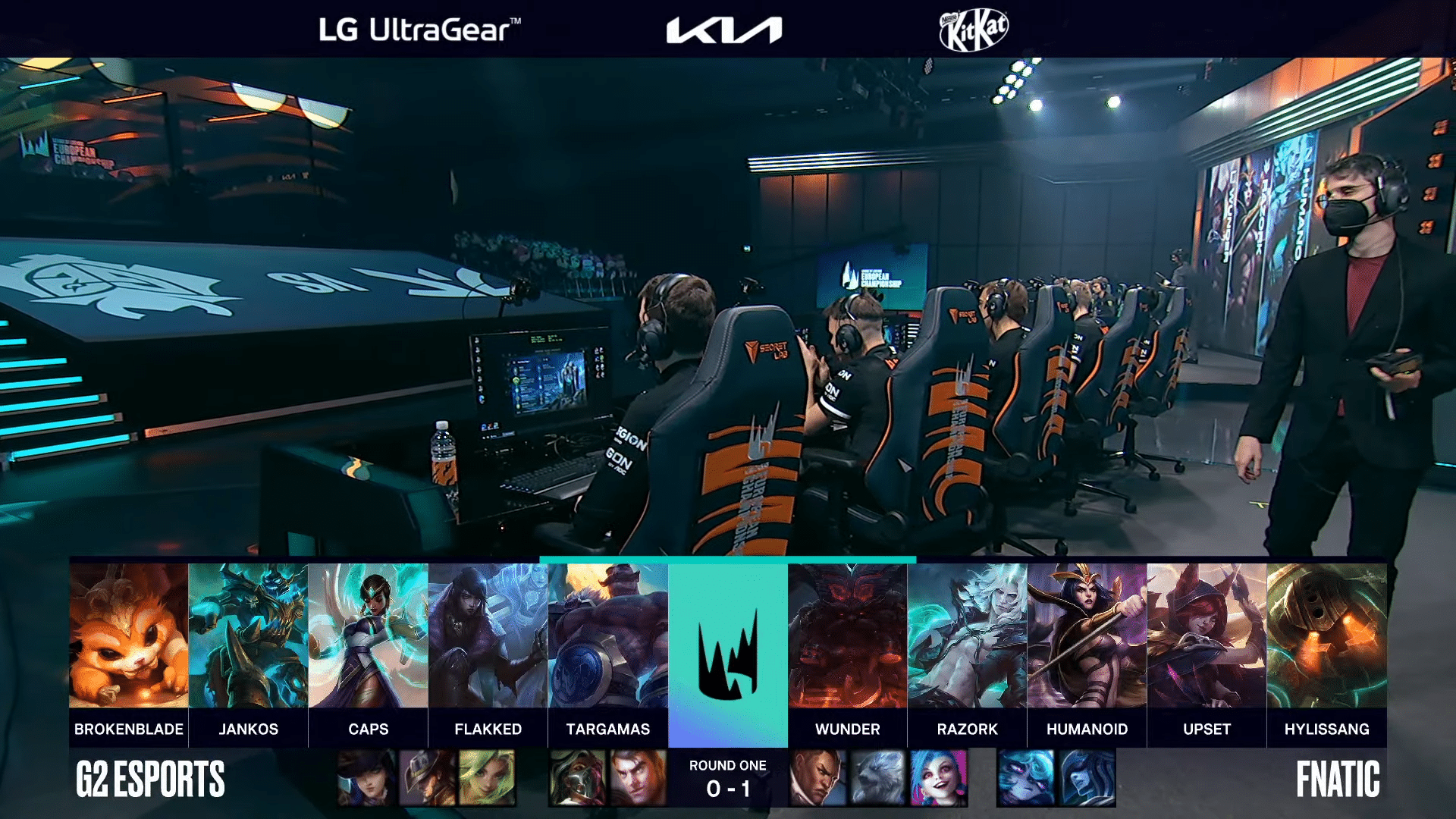Click the KitKat sponsor logo
This screenshot has height=819, width=1456.
[974, 30]
